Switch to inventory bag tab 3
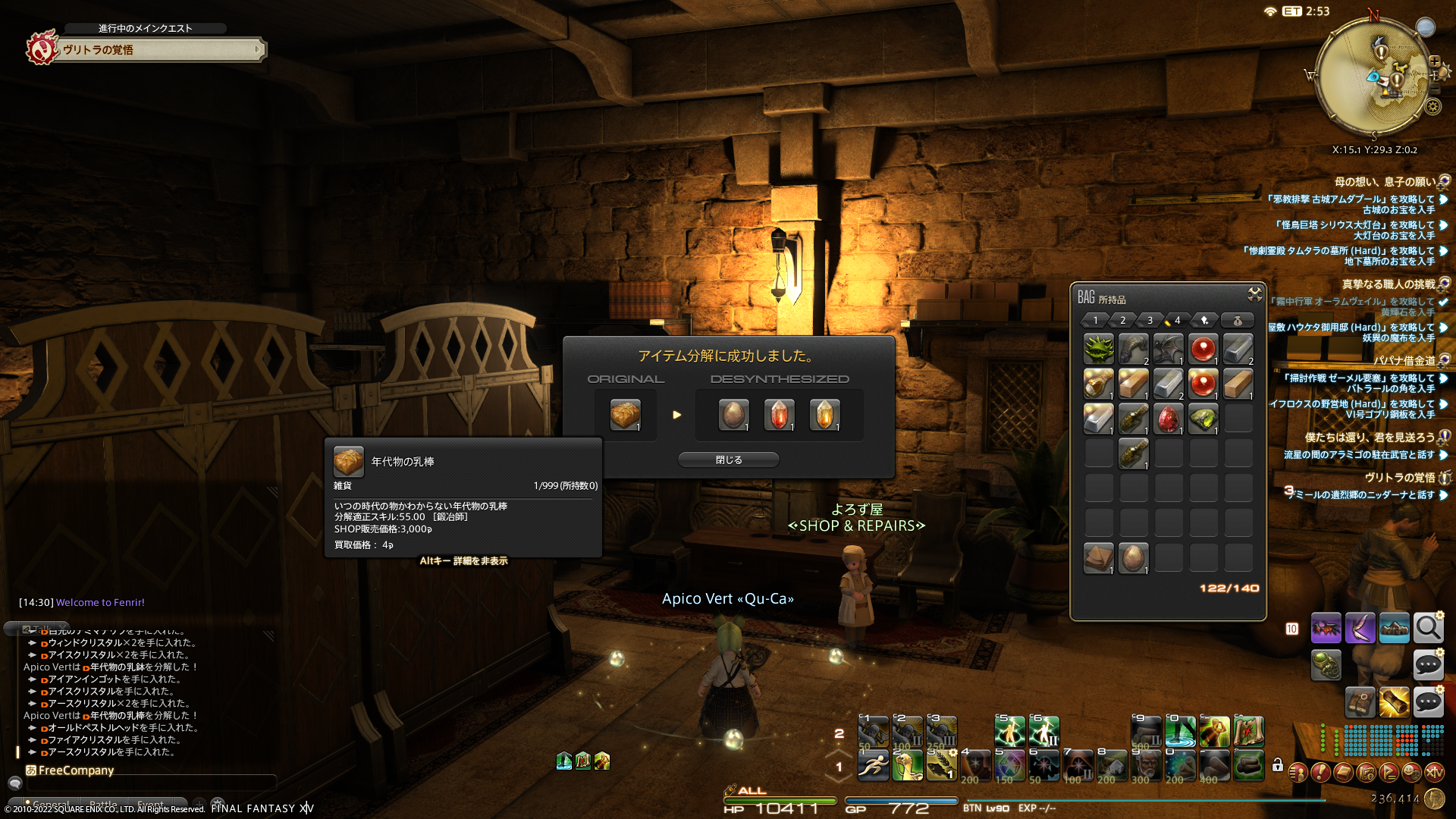Viewport: 1456px width, 819px height. pos(1150,320)
